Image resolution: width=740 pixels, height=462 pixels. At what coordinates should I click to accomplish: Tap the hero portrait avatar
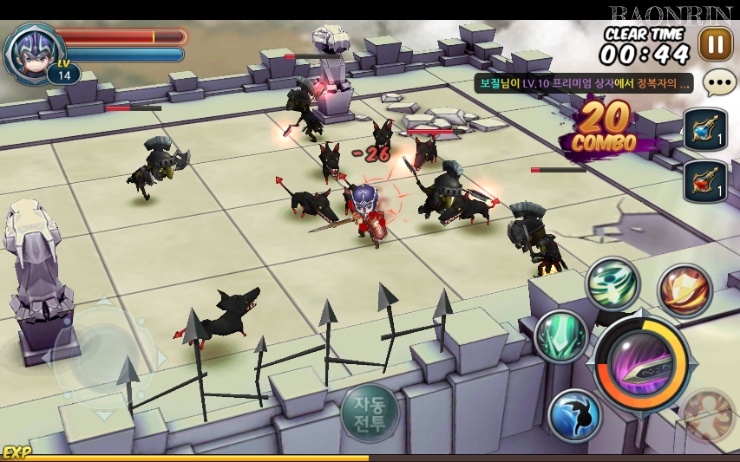tap(30, 50)
